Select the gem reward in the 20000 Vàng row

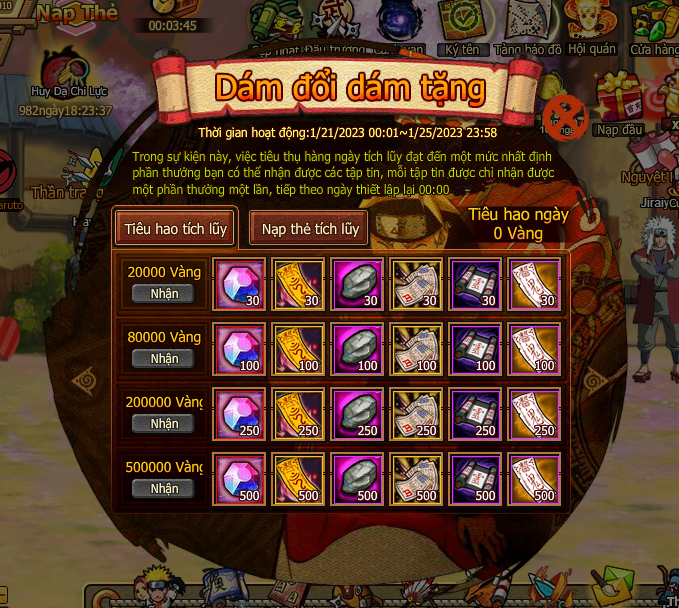pyautogui.click(x=240, y=283)
